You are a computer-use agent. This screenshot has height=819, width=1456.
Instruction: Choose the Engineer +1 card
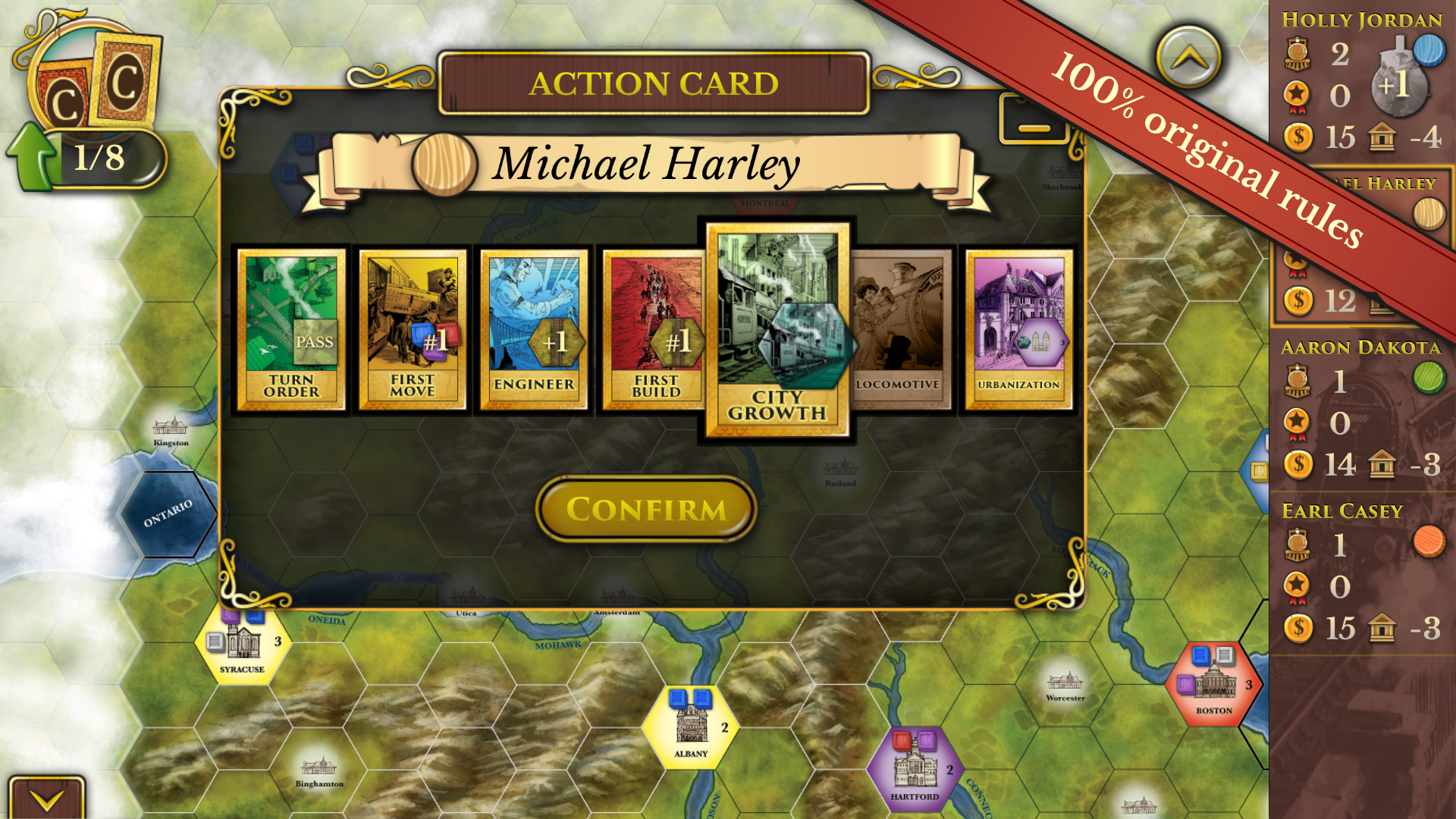point(535,328)
